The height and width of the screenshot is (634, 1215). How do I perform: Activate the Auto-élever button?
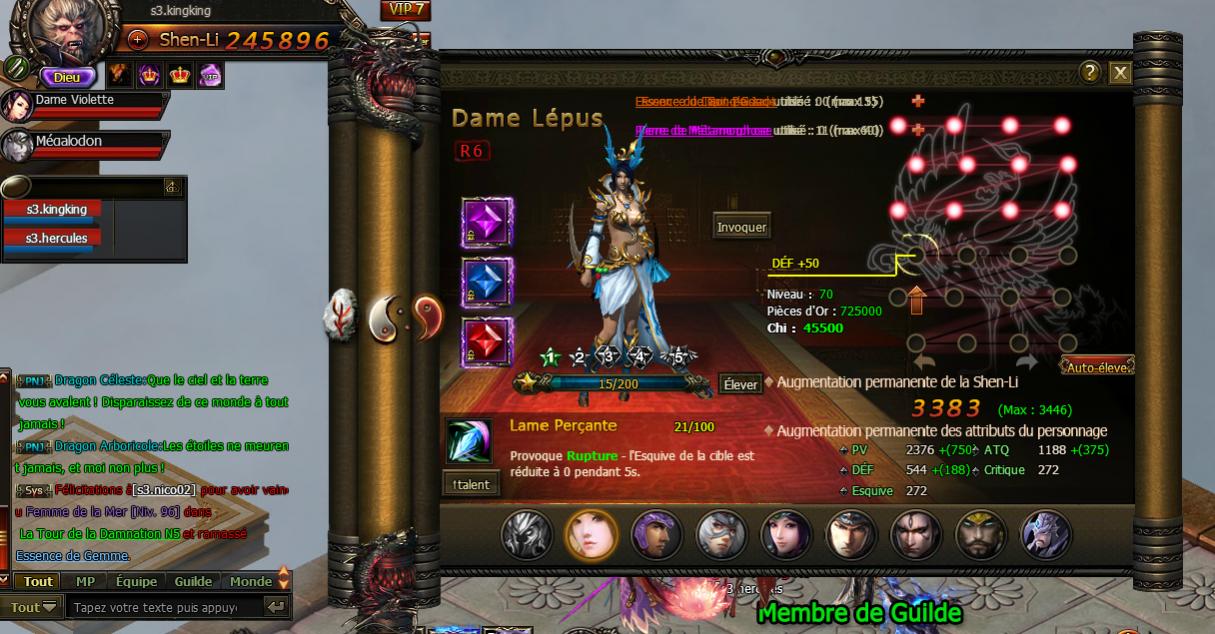point(1098,367)
